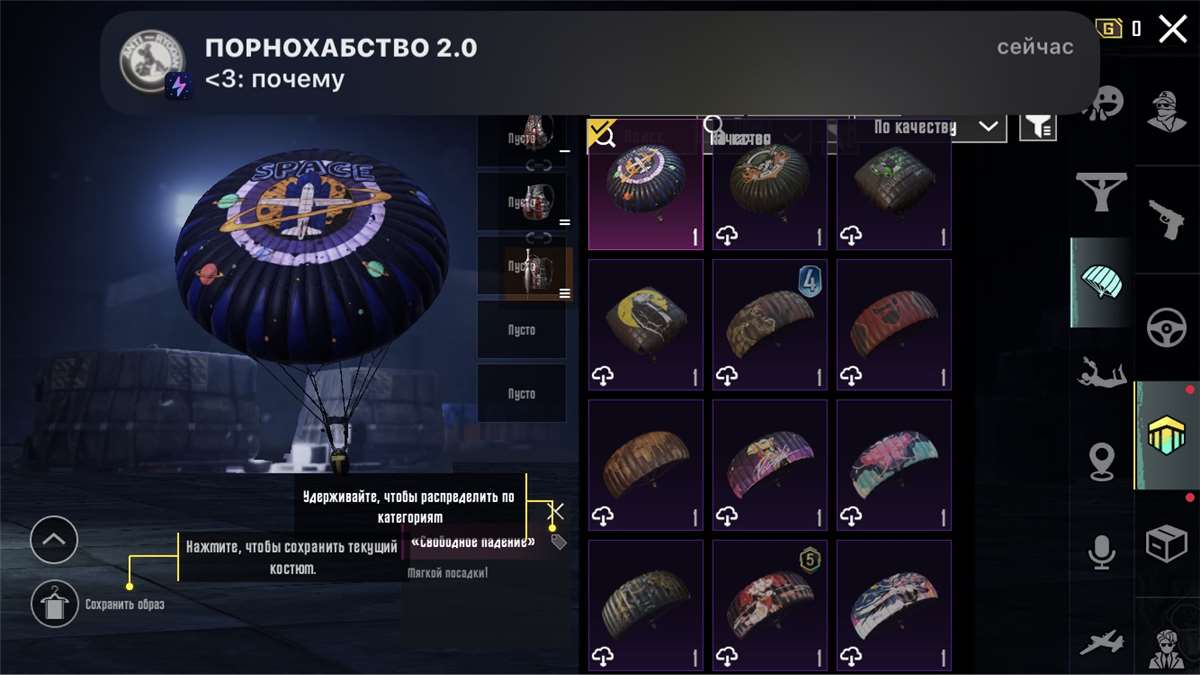Open the skydiving pose category
The width and height of the screenshot is (1200, 675).
click(1102, 373)
